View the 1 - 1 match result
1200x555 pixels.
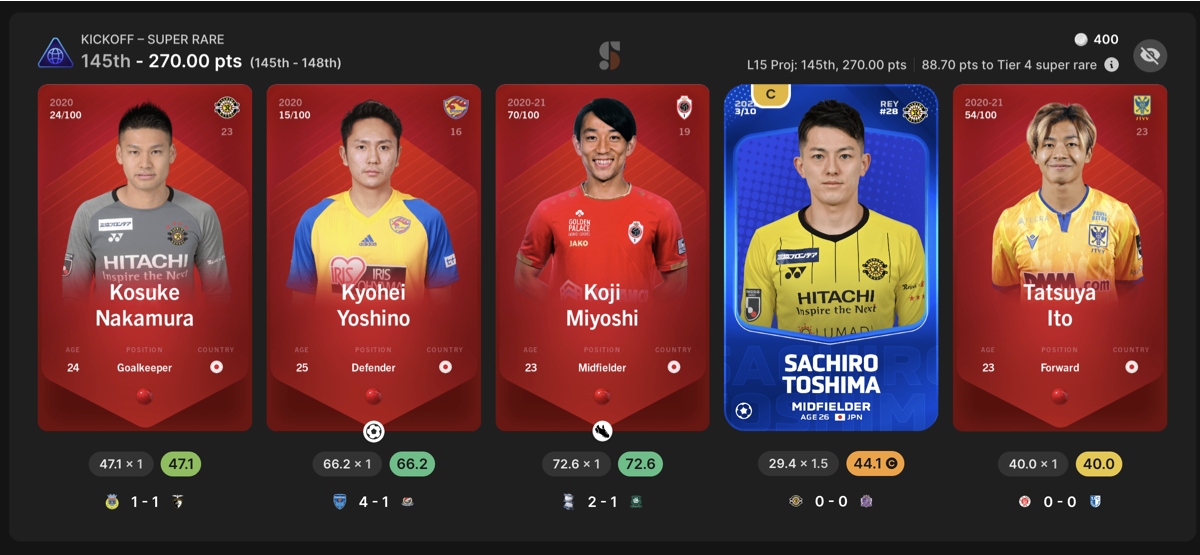[x=145, y=501]
